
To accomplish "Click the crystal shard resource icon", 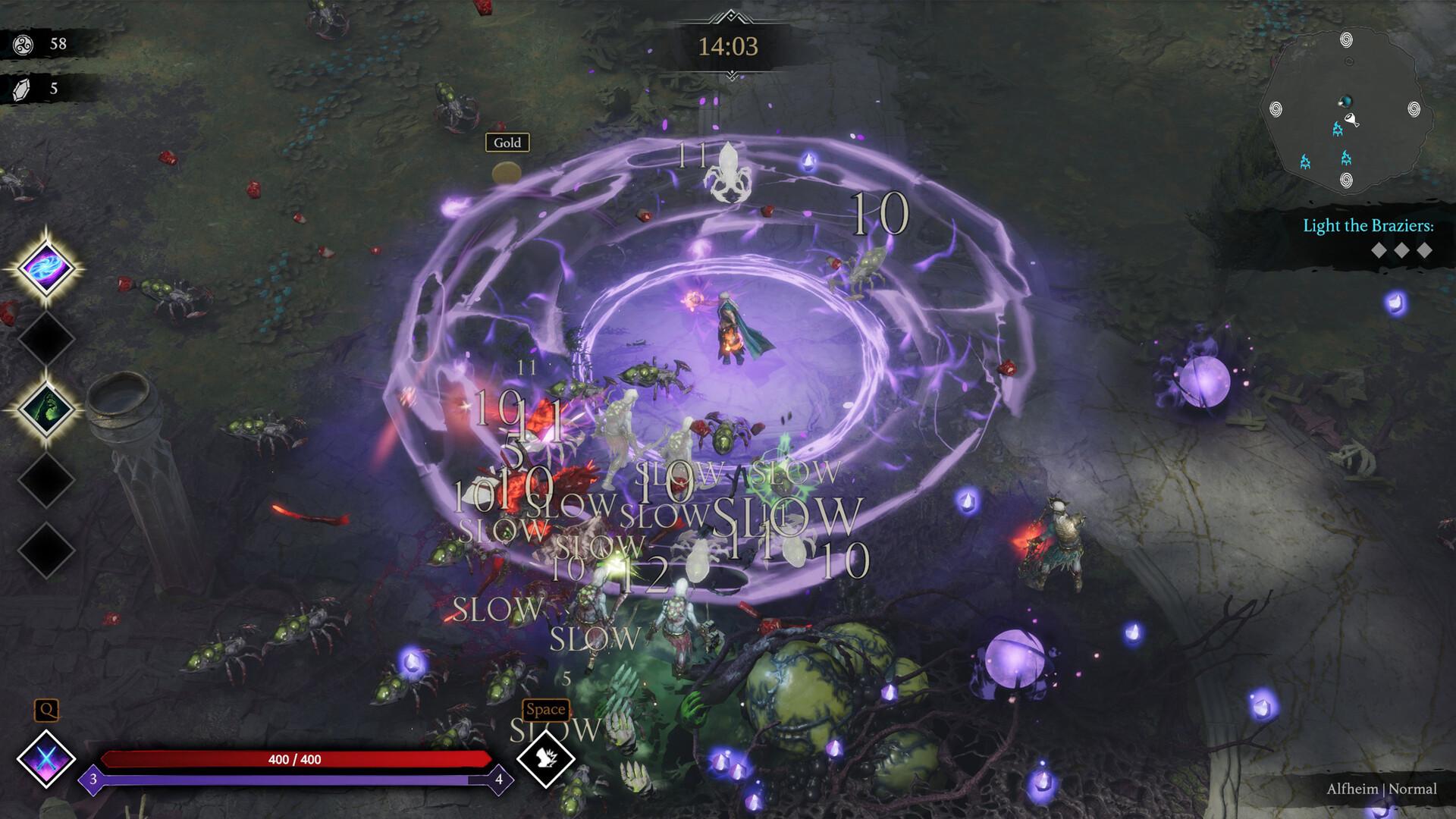I will [x=23, y=89].
